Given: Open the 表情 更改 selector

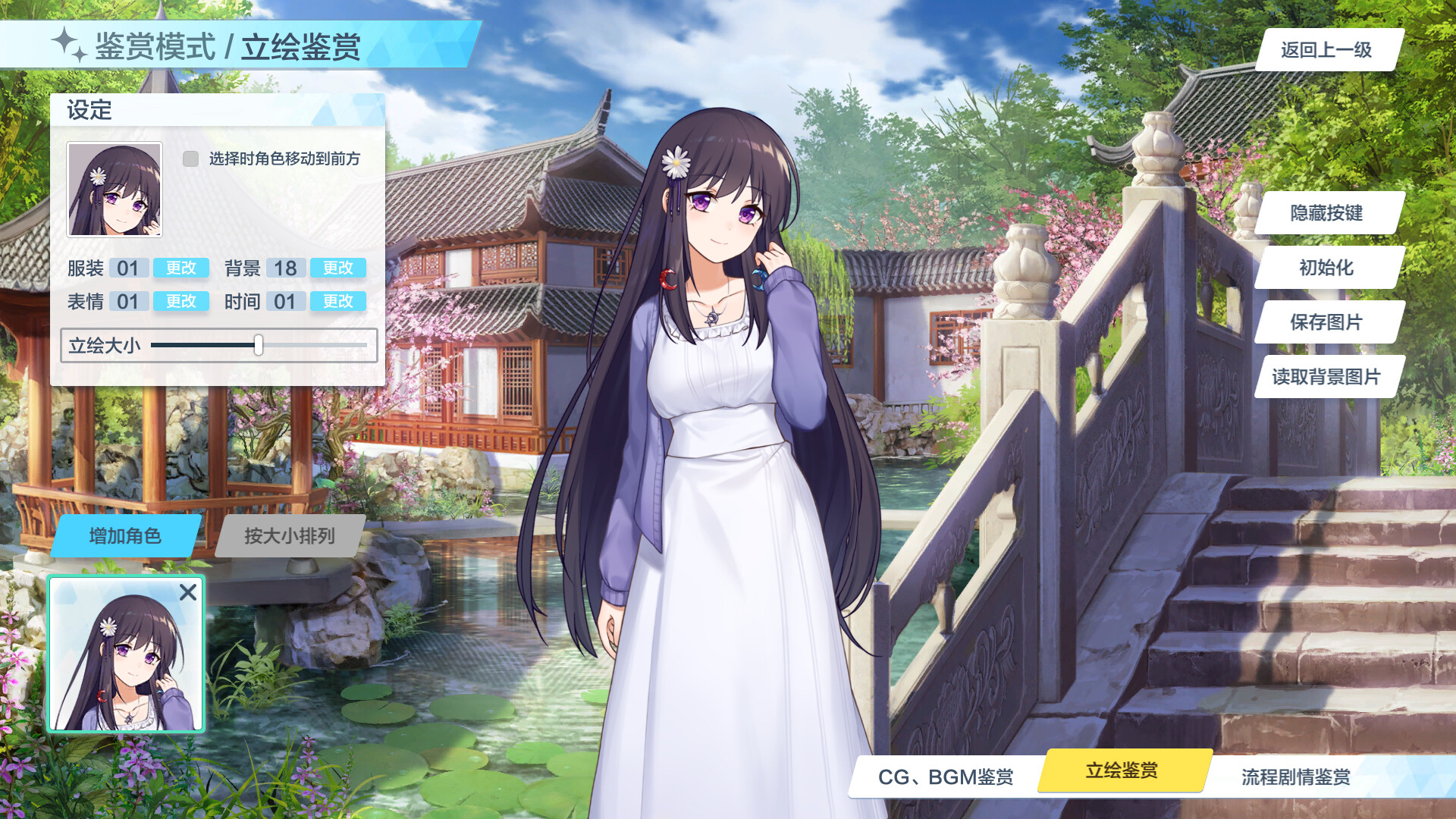Looking at the screenshot, I should (180, 301).
